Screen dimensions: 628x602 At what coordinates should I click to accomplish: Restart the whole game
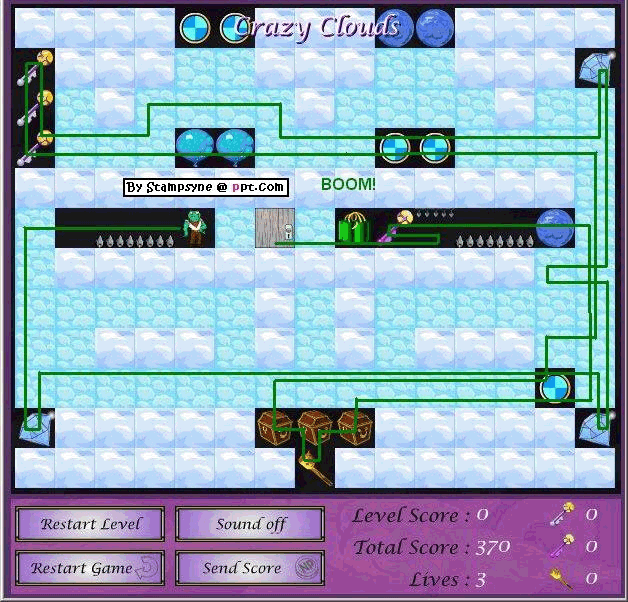[x=91, y=568]
